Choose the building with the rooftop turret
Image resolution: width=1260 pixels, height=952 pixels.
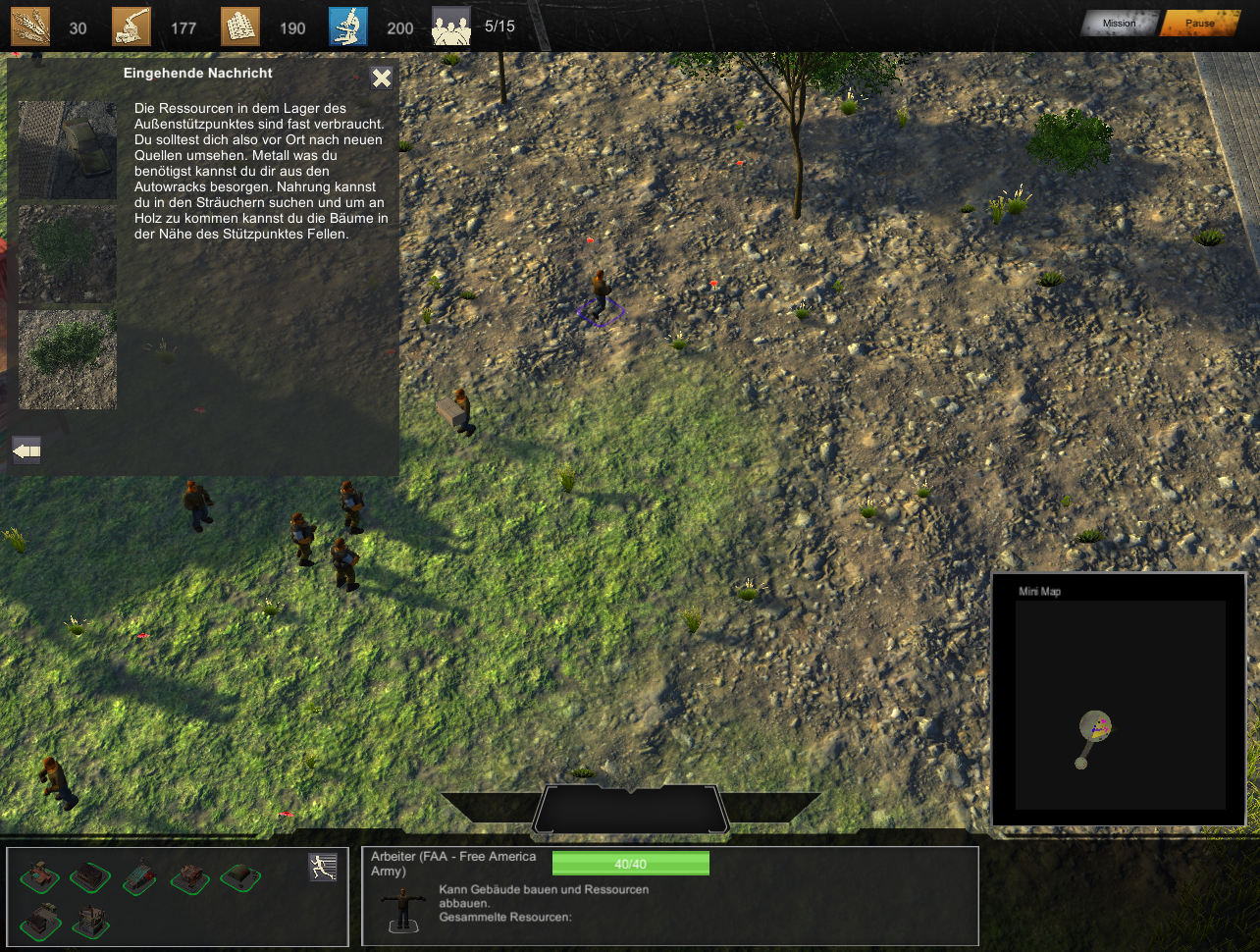pyautogui.click(x=42, y=921)
